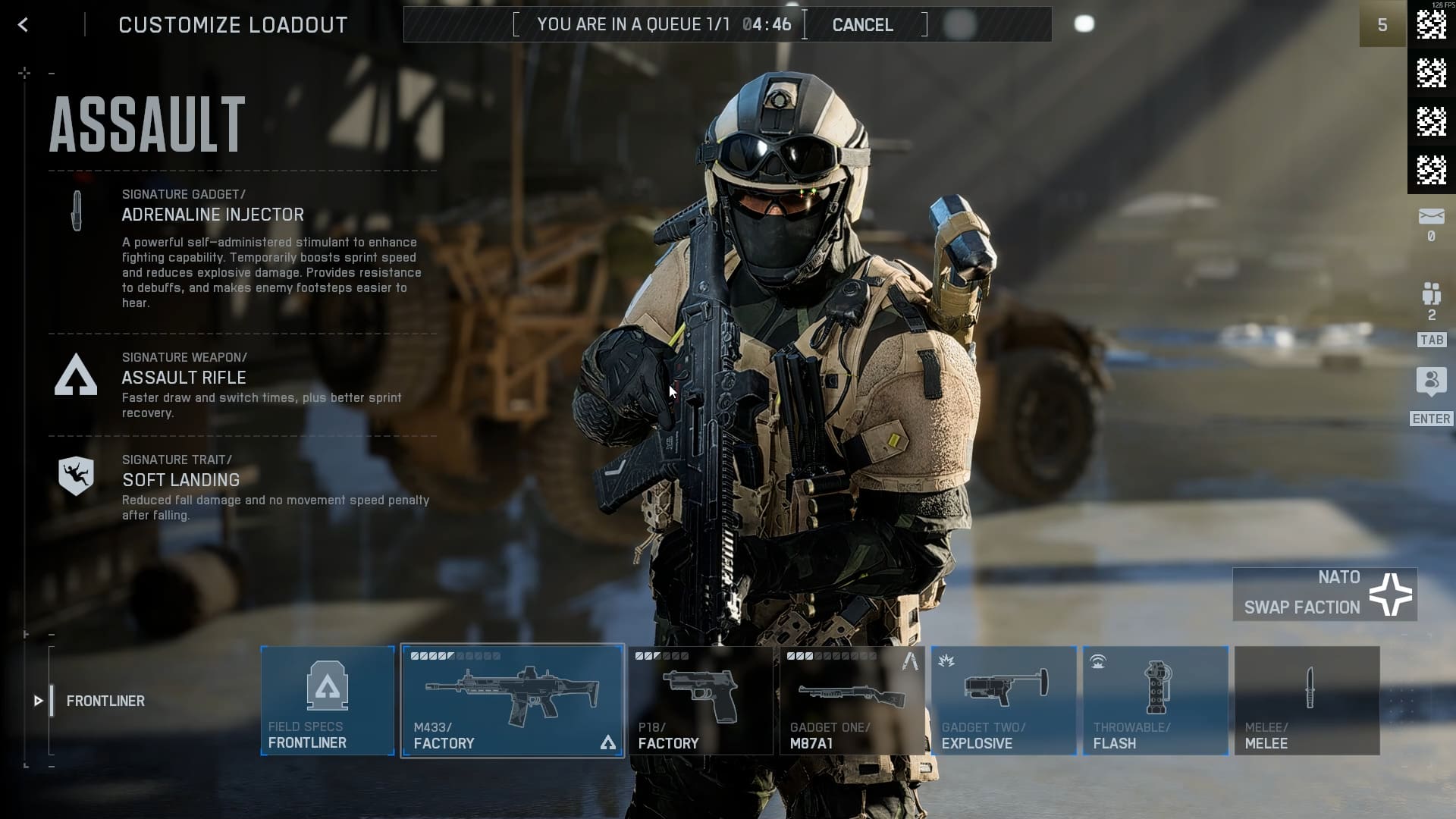1456x819 pixels.
Task: Open the top-right challenges counter showing 5
Action: click(1382, 24)
